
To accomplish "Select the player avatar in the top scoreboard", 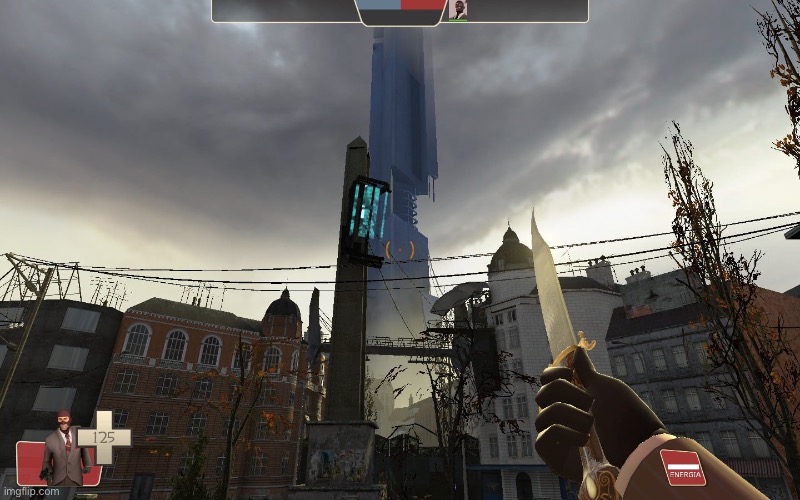I will pos(457,10).
